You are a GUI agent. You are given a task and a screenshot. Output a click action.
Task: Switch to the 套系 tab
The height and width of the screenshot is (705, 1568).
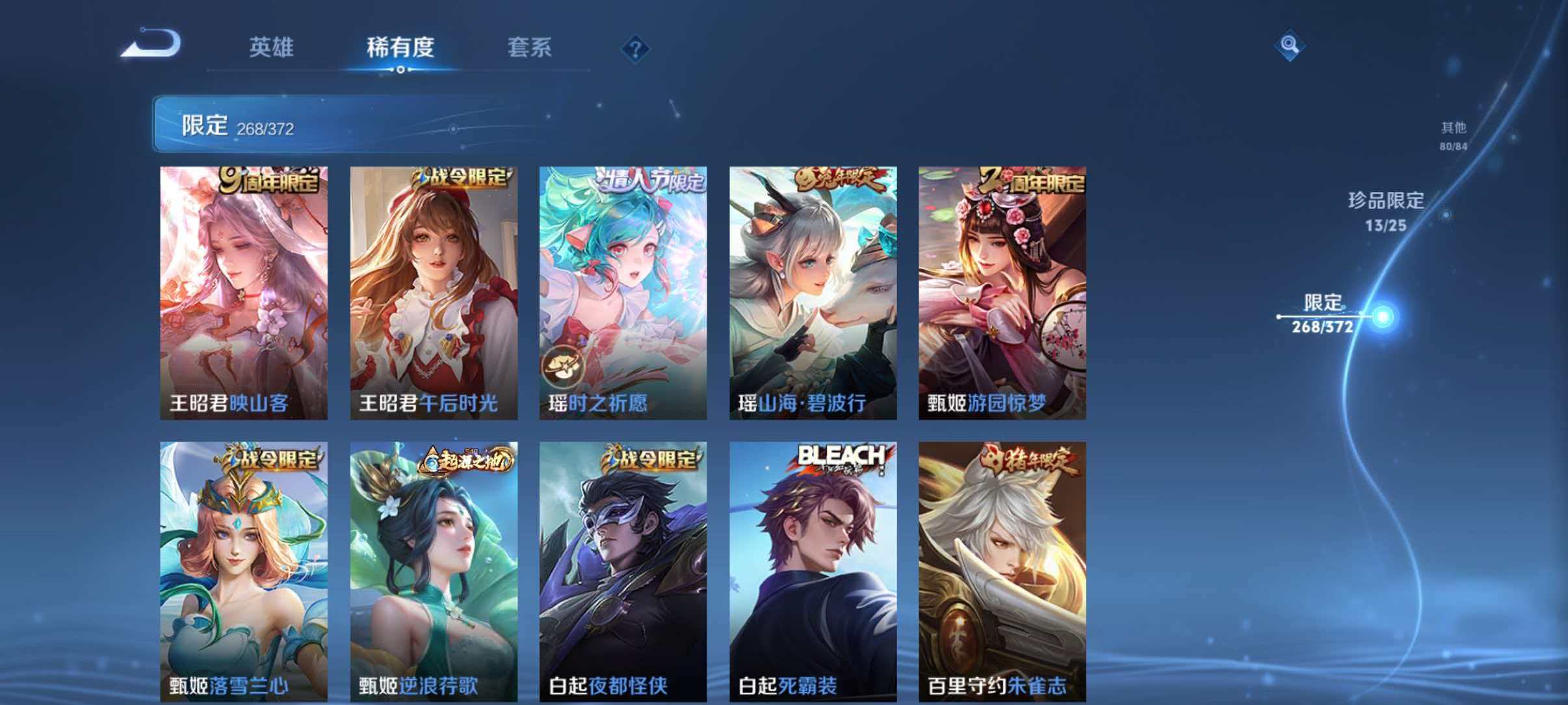click(530, 48)
